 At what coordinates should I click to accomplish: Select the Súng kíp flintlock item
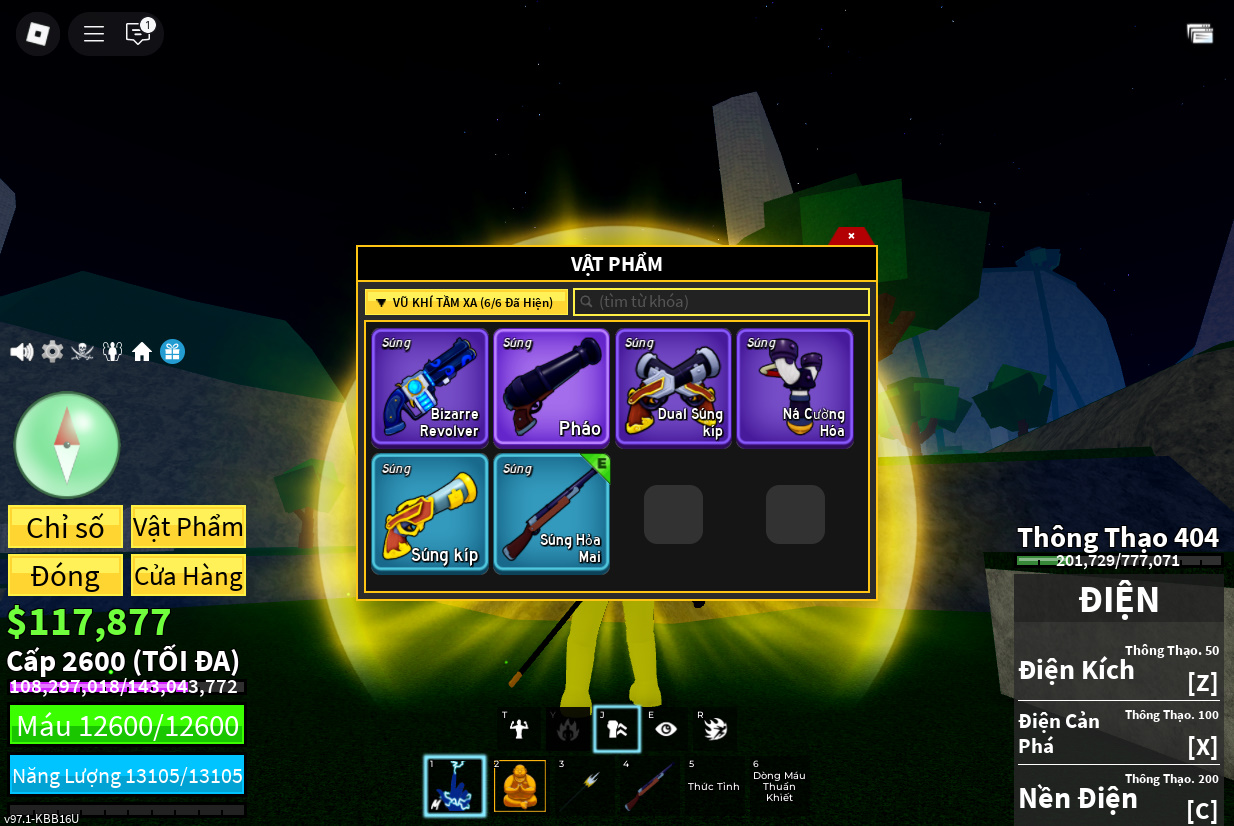click(430, 513)
